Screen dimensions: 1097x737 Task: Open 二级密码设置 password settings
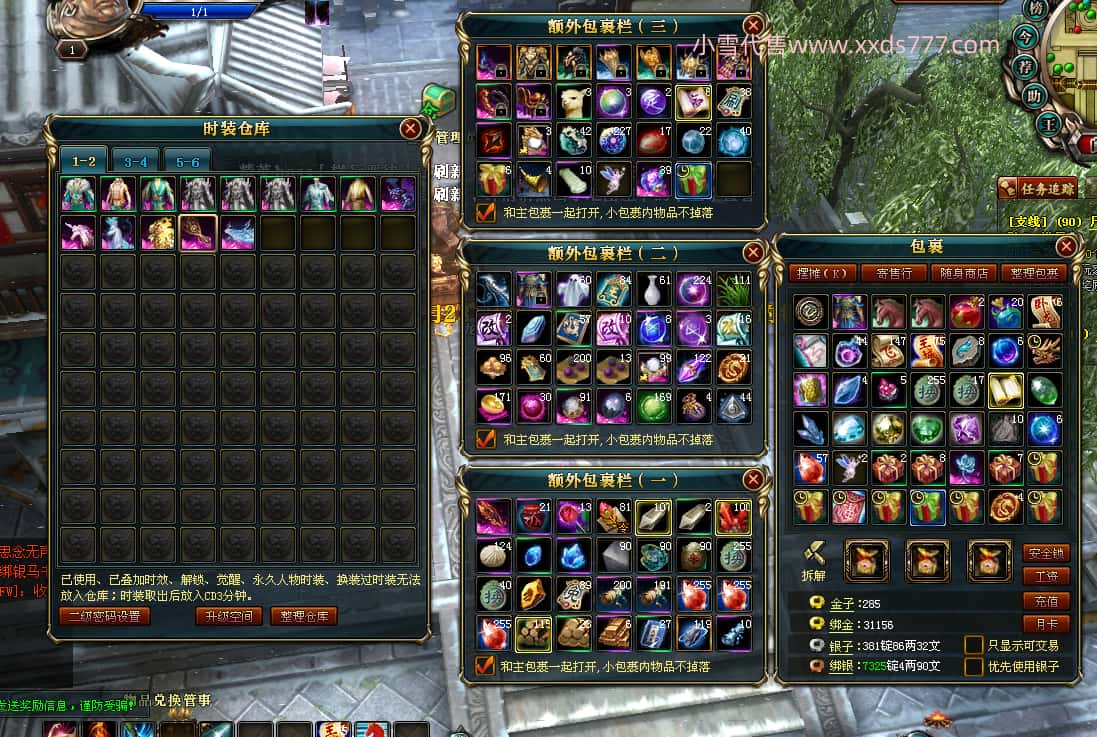tap(105, 616)
